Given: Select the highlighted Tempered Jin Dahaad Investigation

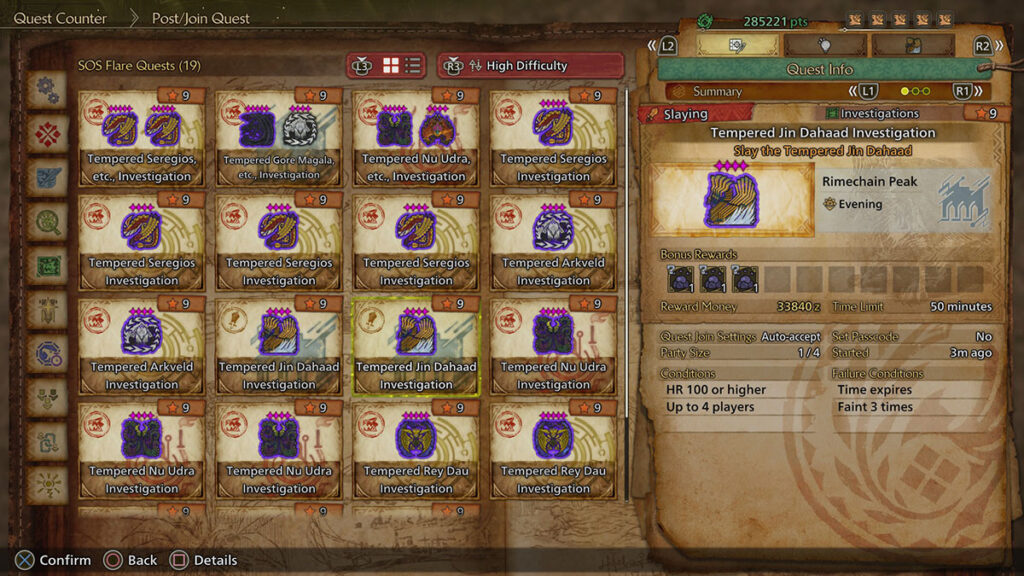Looking at the screenshot, I should click(416, 346).
